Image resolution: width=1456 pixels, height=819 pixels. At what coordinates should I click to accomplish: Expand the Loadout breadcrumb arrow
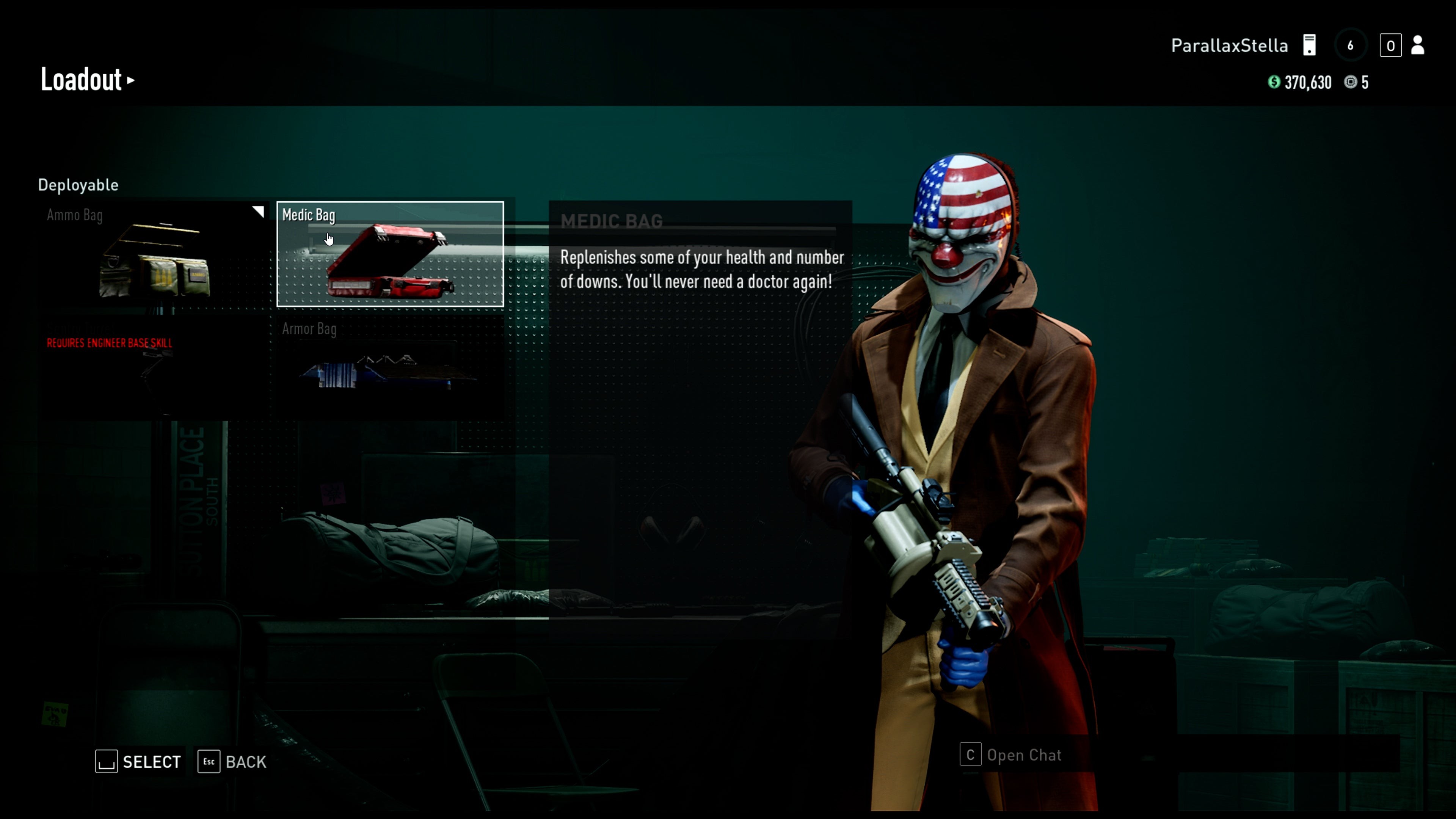[132, 80]
